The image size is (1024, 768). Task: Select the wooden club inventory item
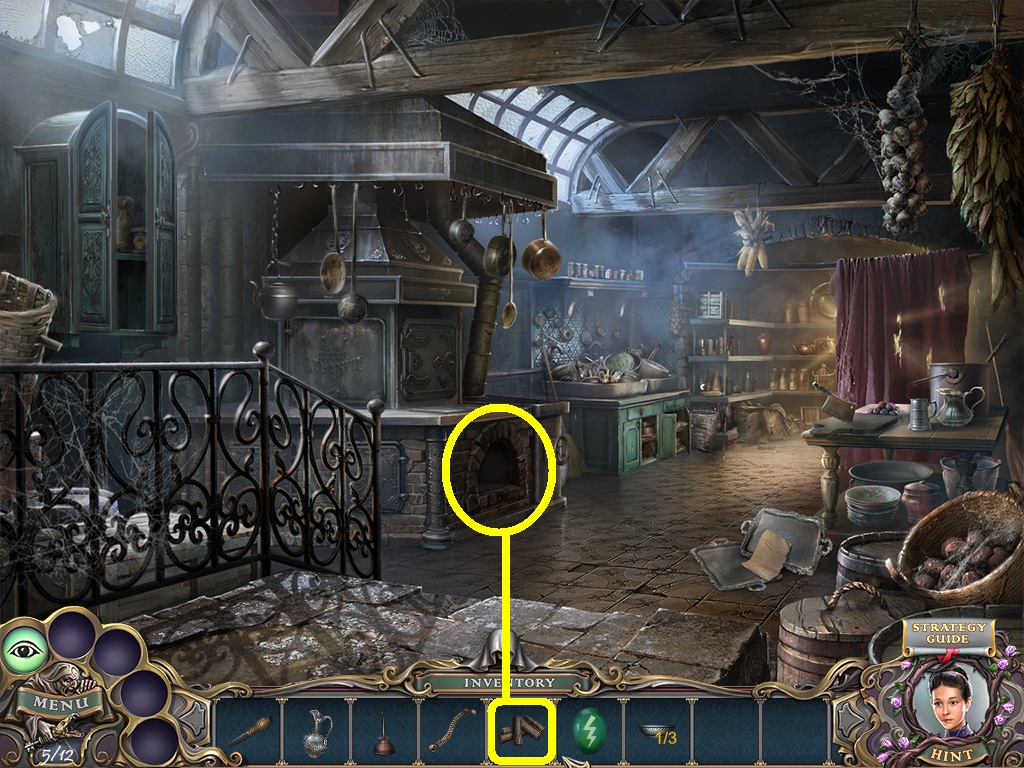coord(249,732)
